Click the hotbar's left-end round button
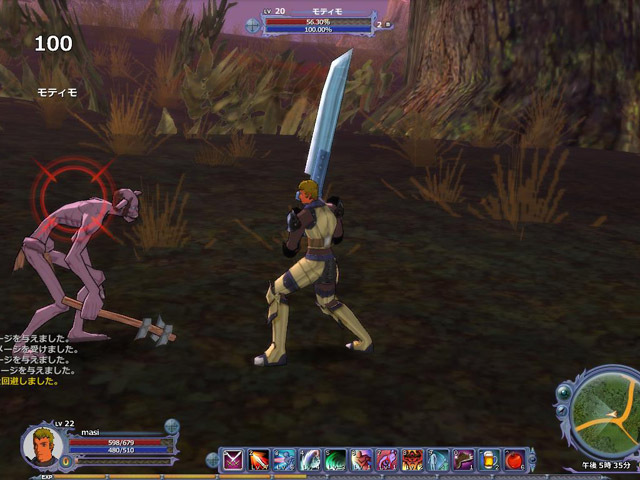 (x=212, y=460)
